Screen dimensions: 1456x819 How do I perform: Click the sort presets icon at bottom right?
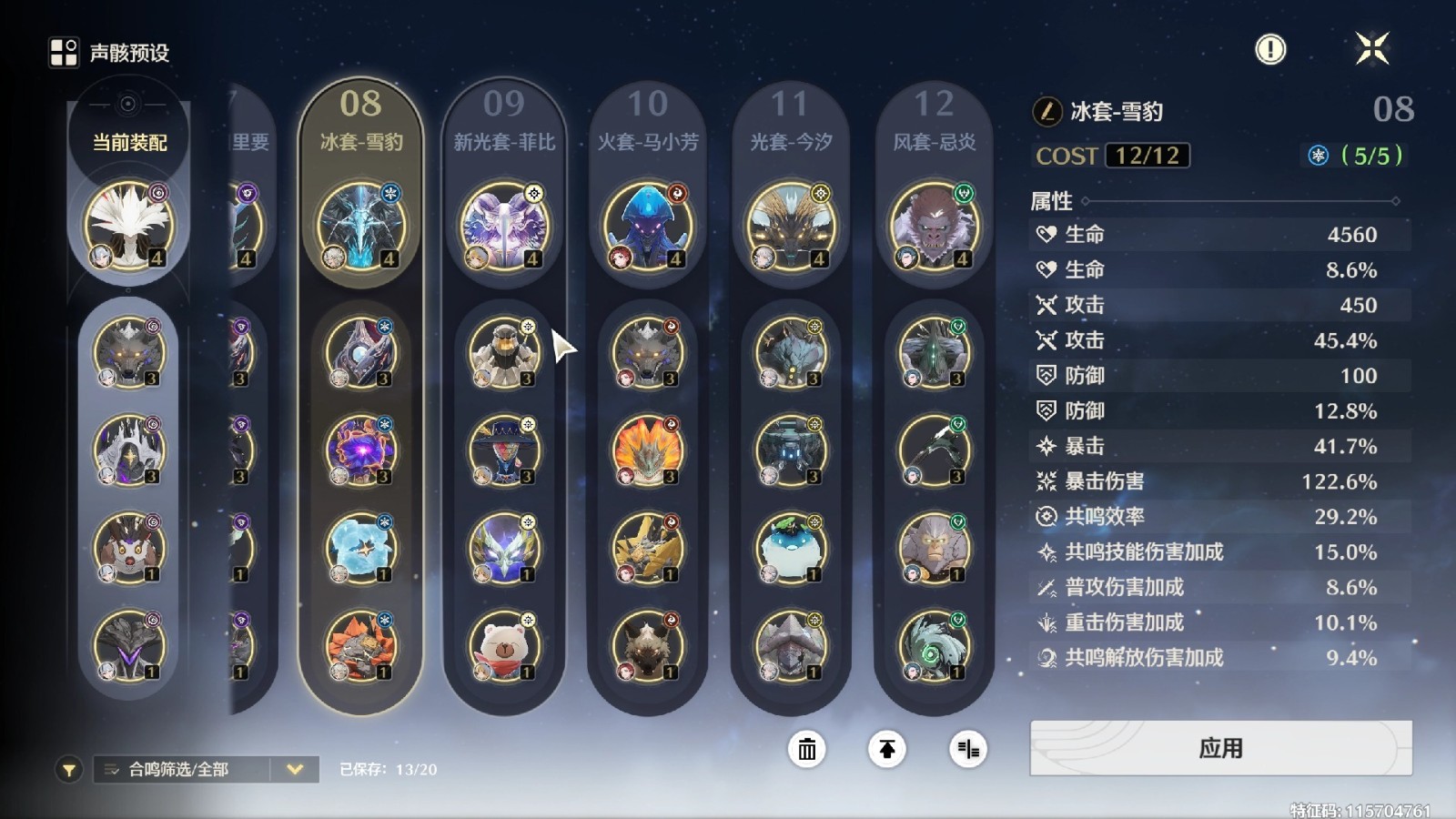(x=967, y=750)
